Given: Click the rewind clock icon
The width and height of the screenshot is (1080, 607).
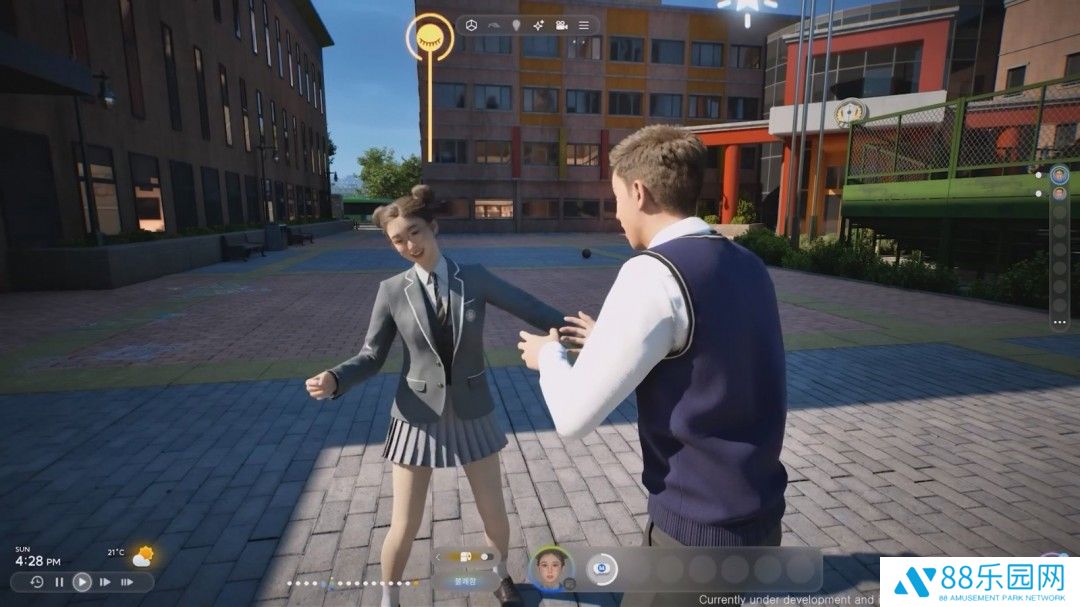Looking at the screenshot, I should tap(37, 582).
